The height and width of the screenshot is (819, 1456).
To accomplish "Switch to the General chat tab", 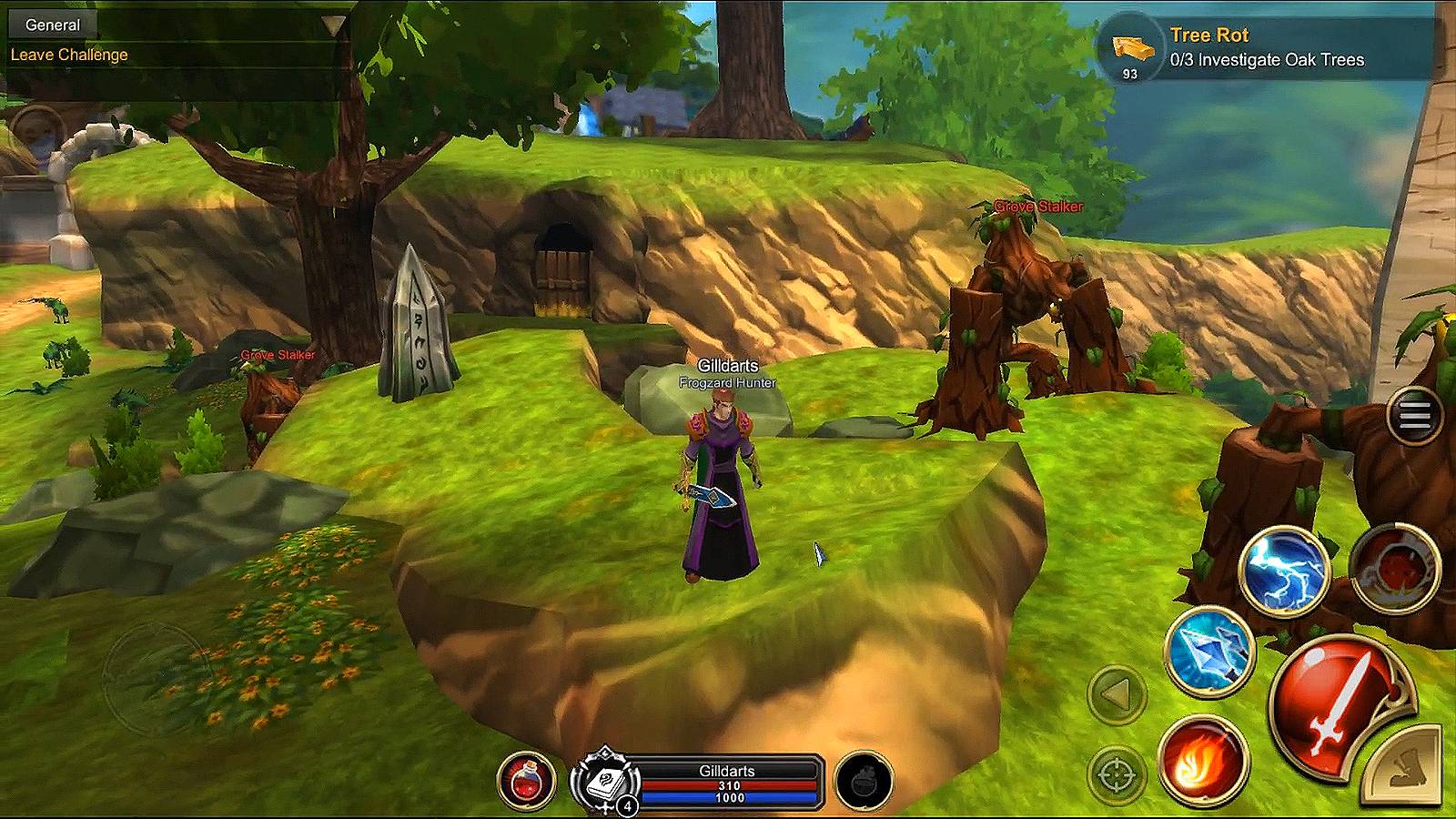I will click(x=52, y=25).
